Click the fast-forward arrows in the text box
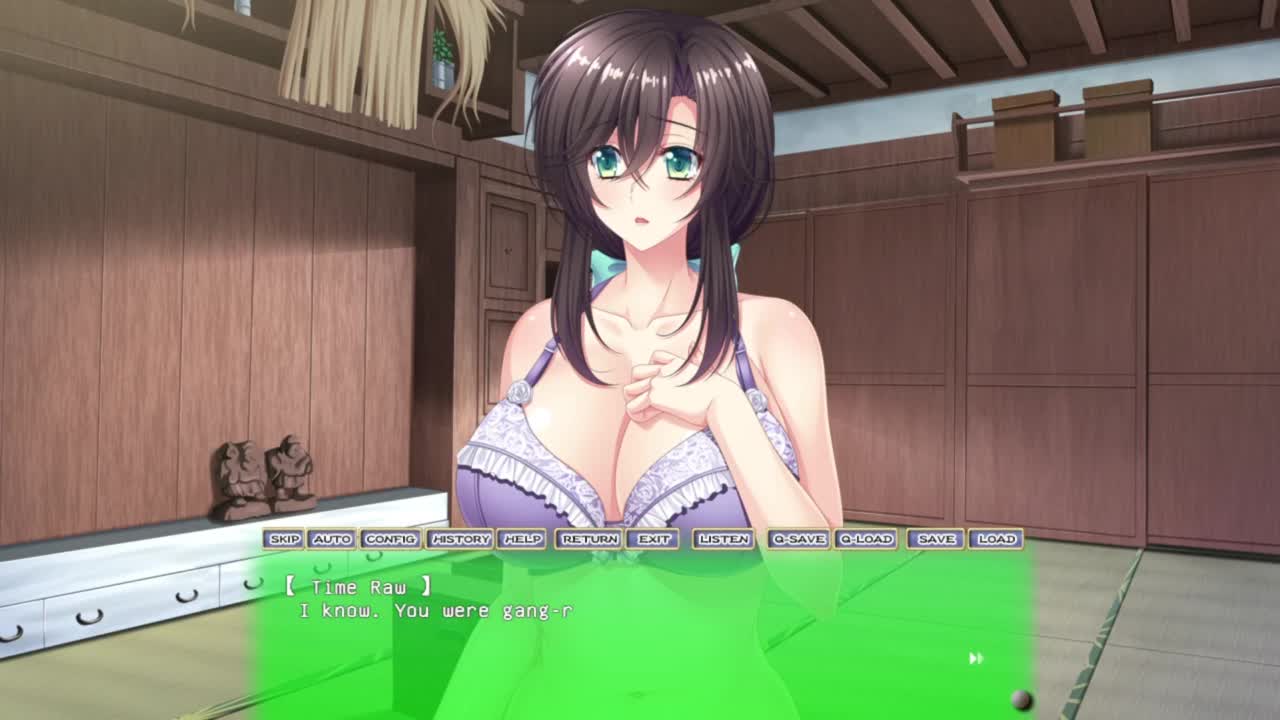1280x720 pixels. (976, 658)
